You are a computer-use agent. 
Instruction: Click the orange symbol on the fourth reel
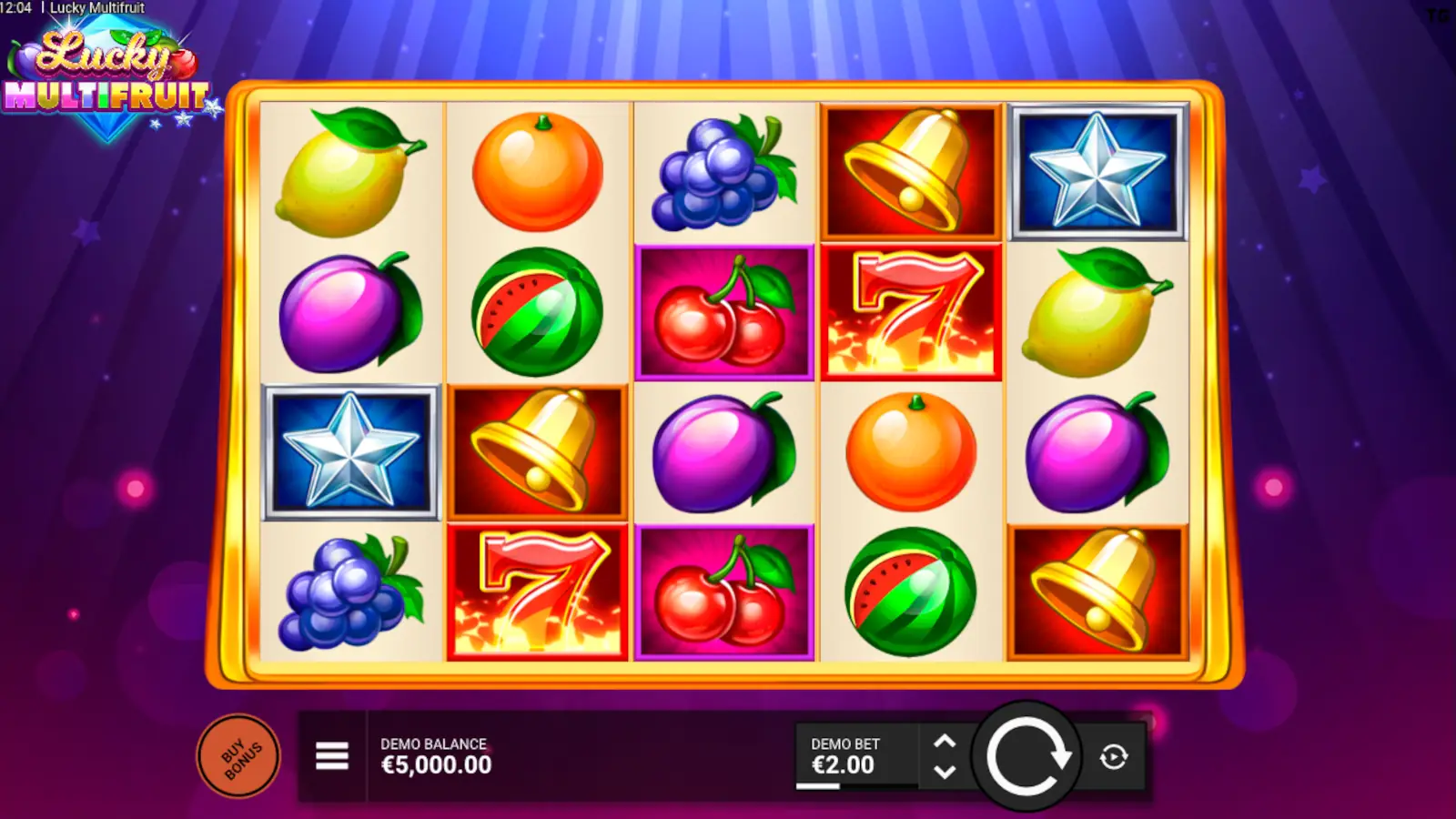(x=910, y=450)
